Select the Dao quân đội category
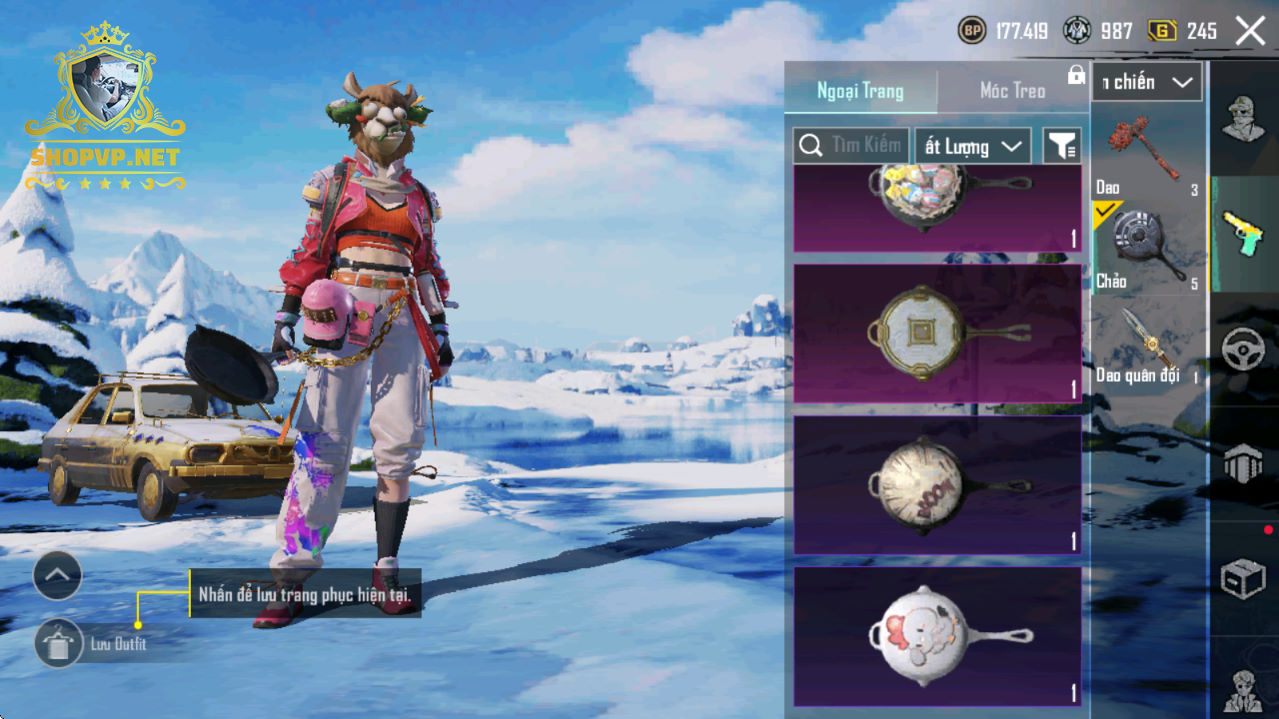The width and height of the screenshot is (1279, 719). 1147,345
